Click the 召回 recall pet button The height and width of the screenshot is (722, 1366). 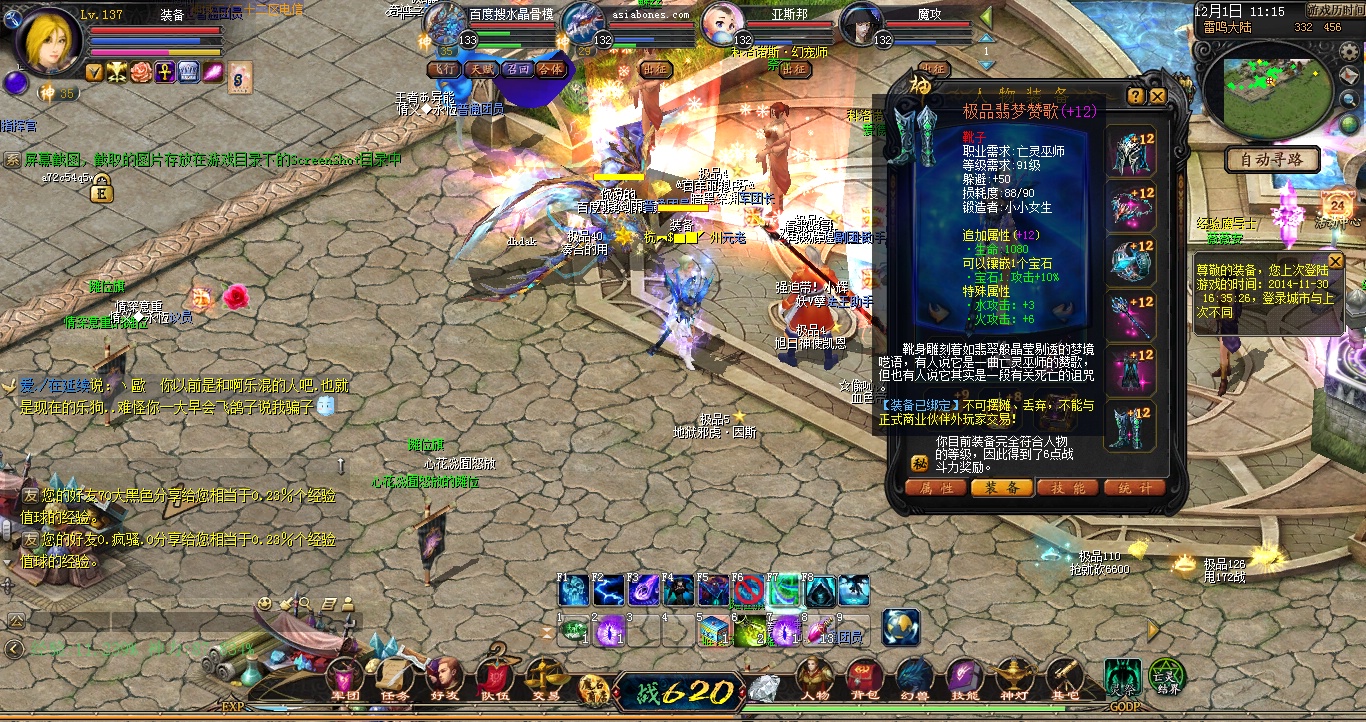[x=516, y=69]
